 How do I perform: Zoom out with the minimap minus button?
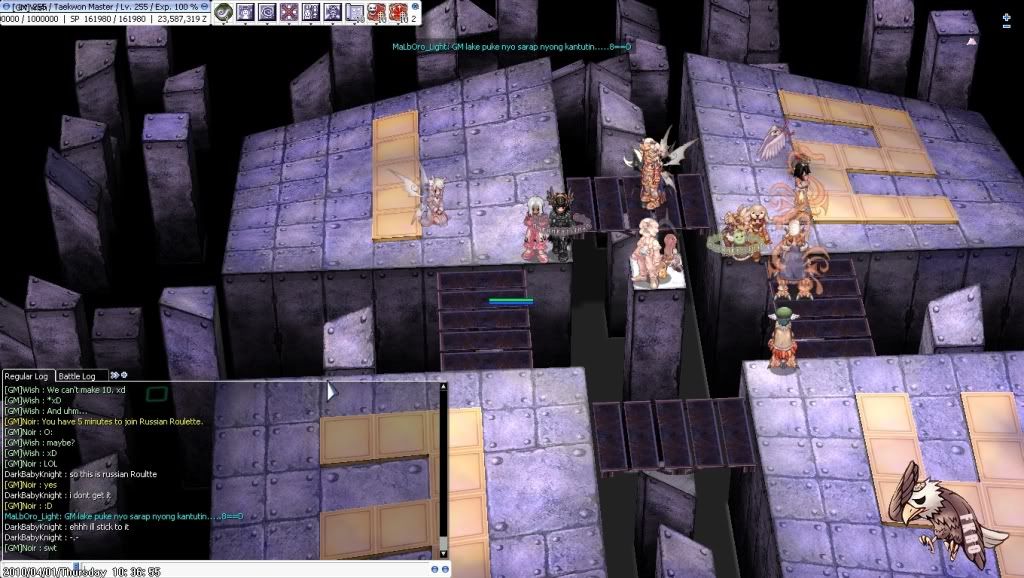click(x=1006, y=26)
